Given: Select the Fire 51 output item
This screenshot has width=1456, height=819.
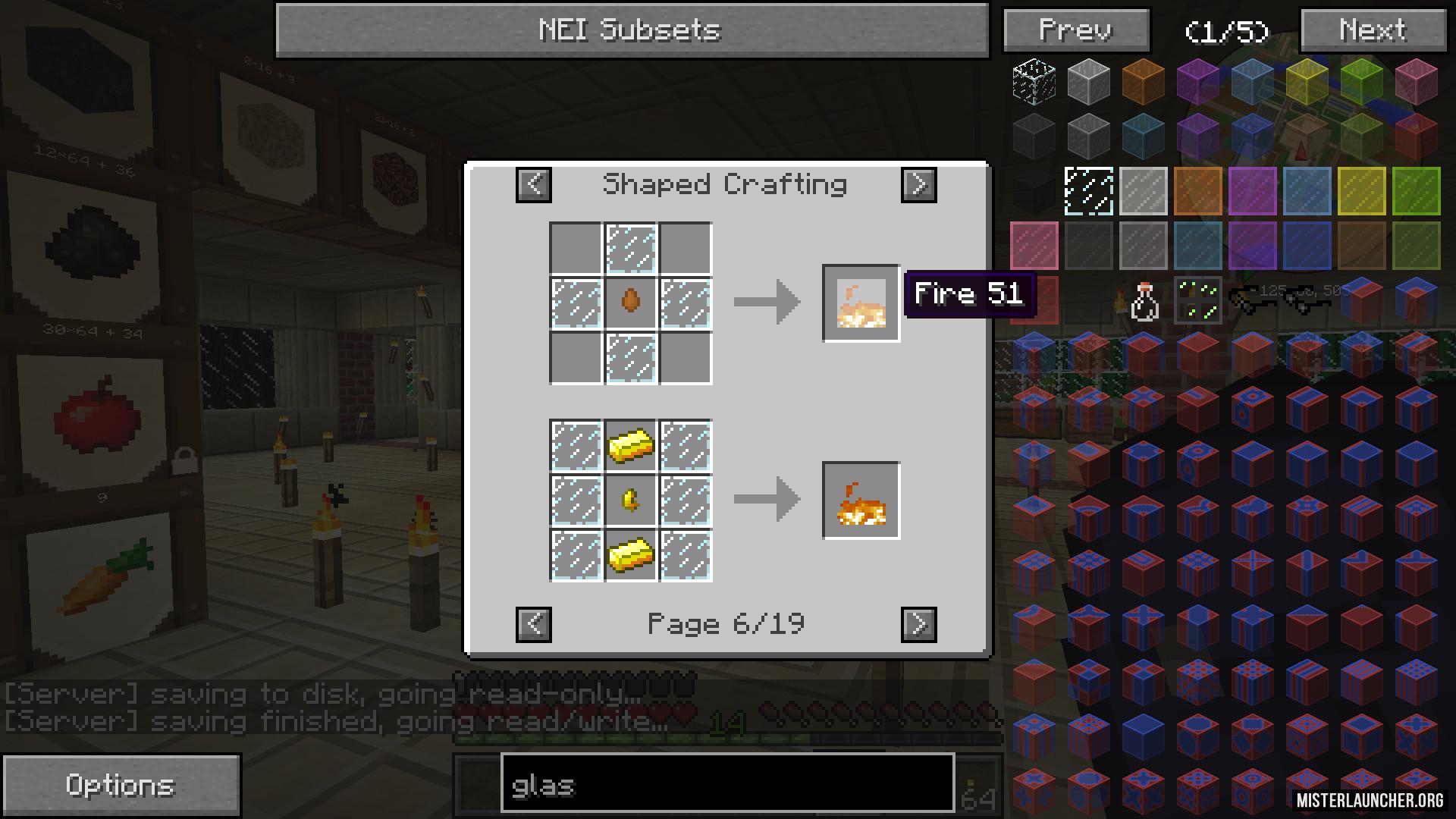Looking at the screenshot, I should pyautogui.click(x=861, y=303).
